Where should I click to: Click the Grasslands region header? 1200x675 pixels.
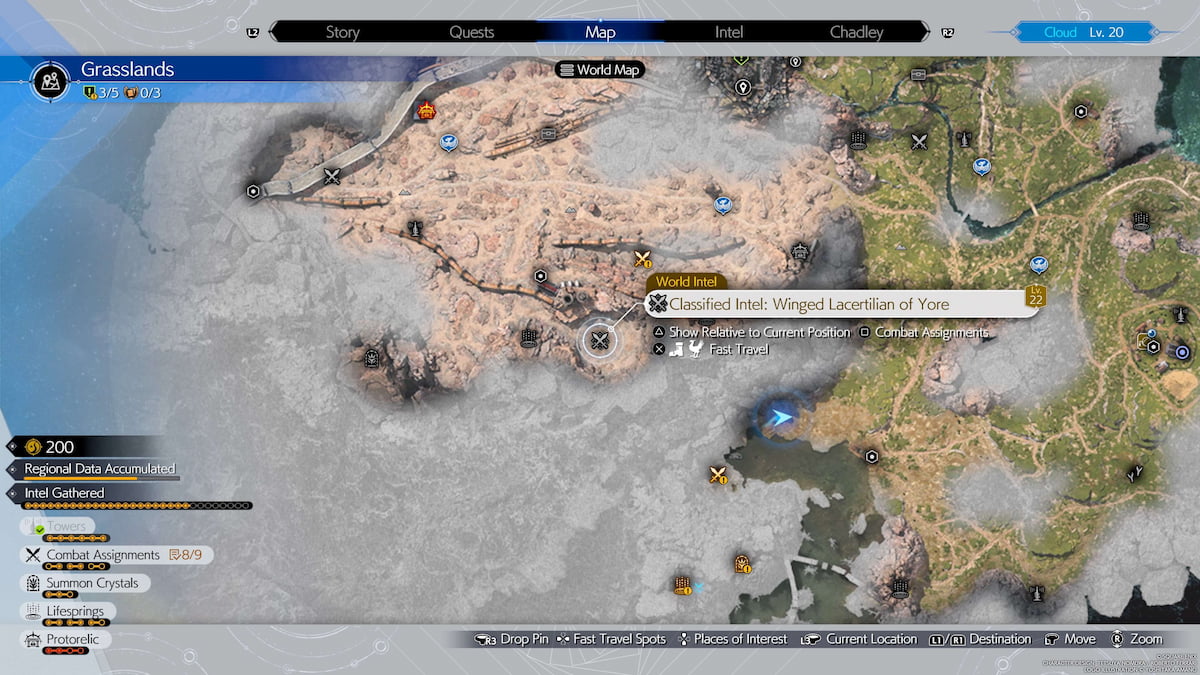[x=127, y=70]
